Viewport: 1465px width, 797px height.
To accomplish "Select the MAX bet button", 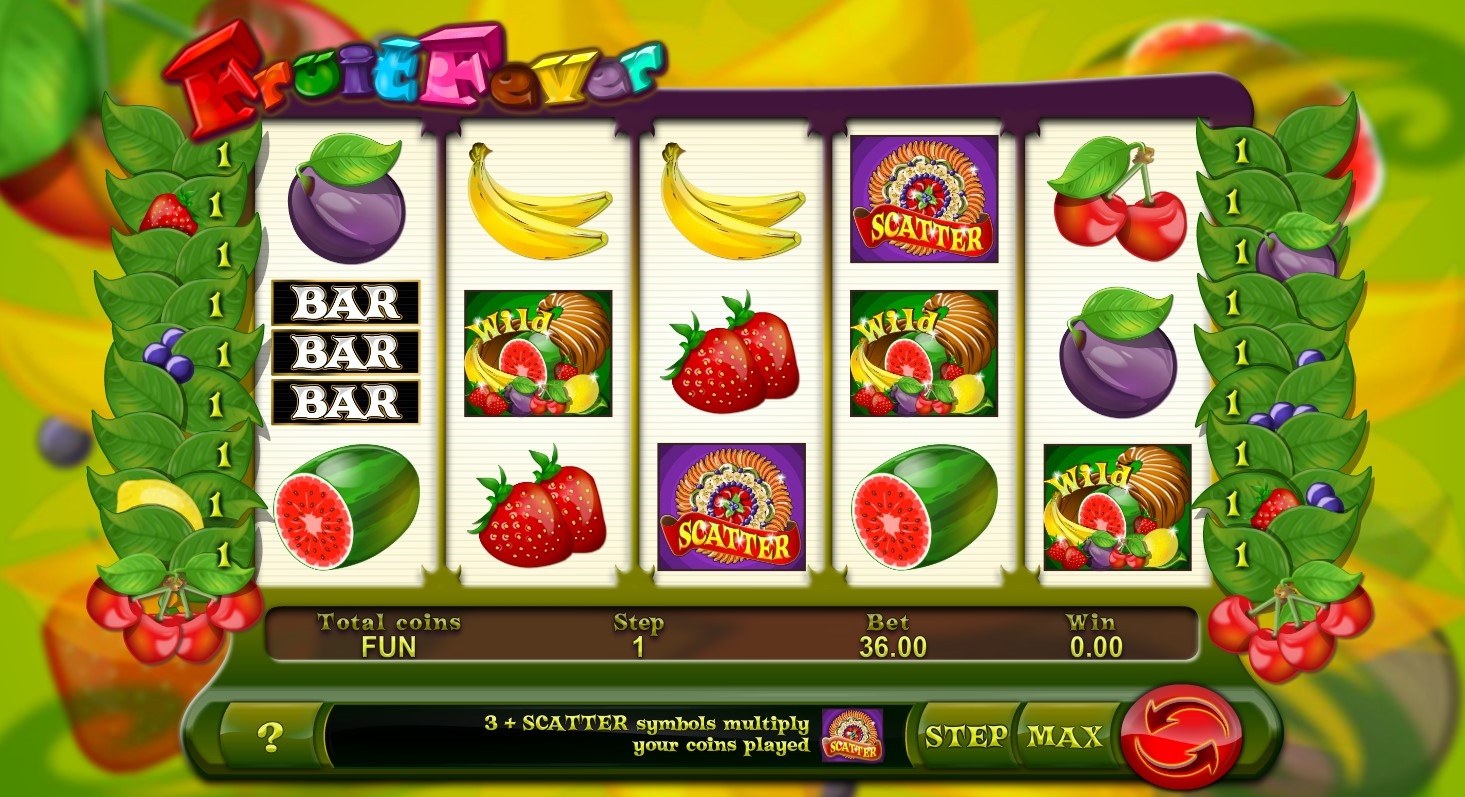I will tap(1064, 737).
